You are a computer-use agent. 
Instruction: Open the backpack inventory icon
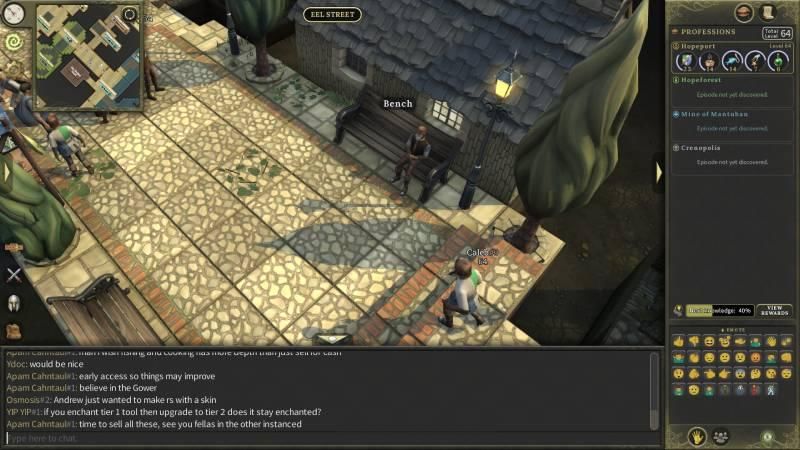(14, 331)
